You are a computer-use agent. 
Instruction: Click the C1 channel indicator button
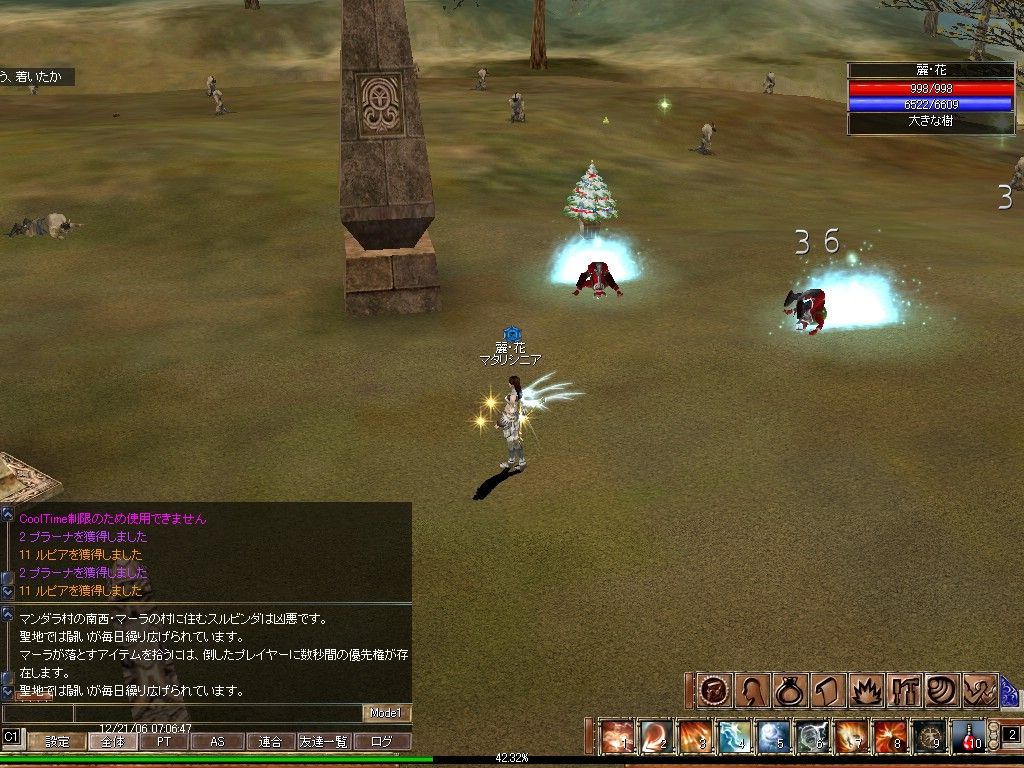click(12, 737)
